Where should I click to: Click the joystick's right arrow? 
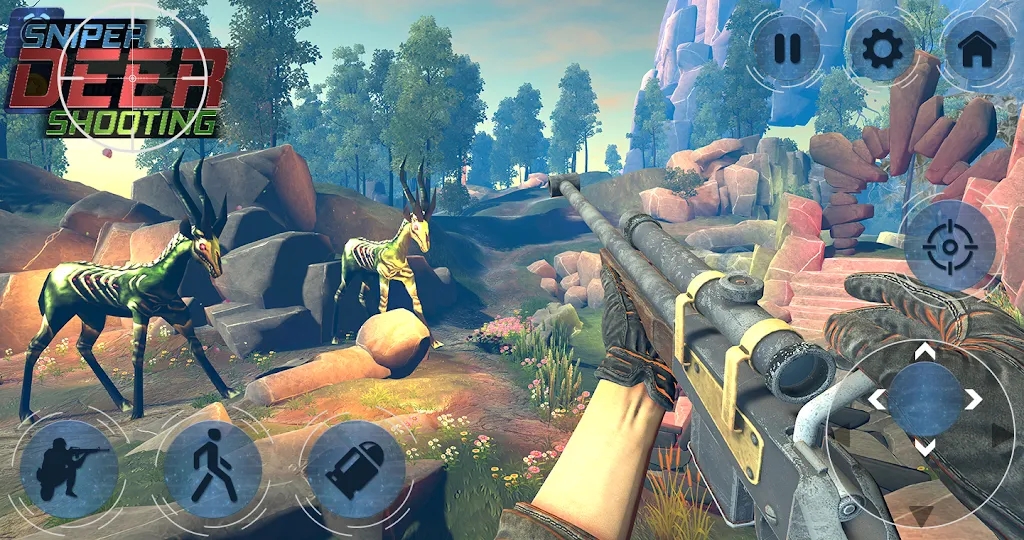click(973, 400)
